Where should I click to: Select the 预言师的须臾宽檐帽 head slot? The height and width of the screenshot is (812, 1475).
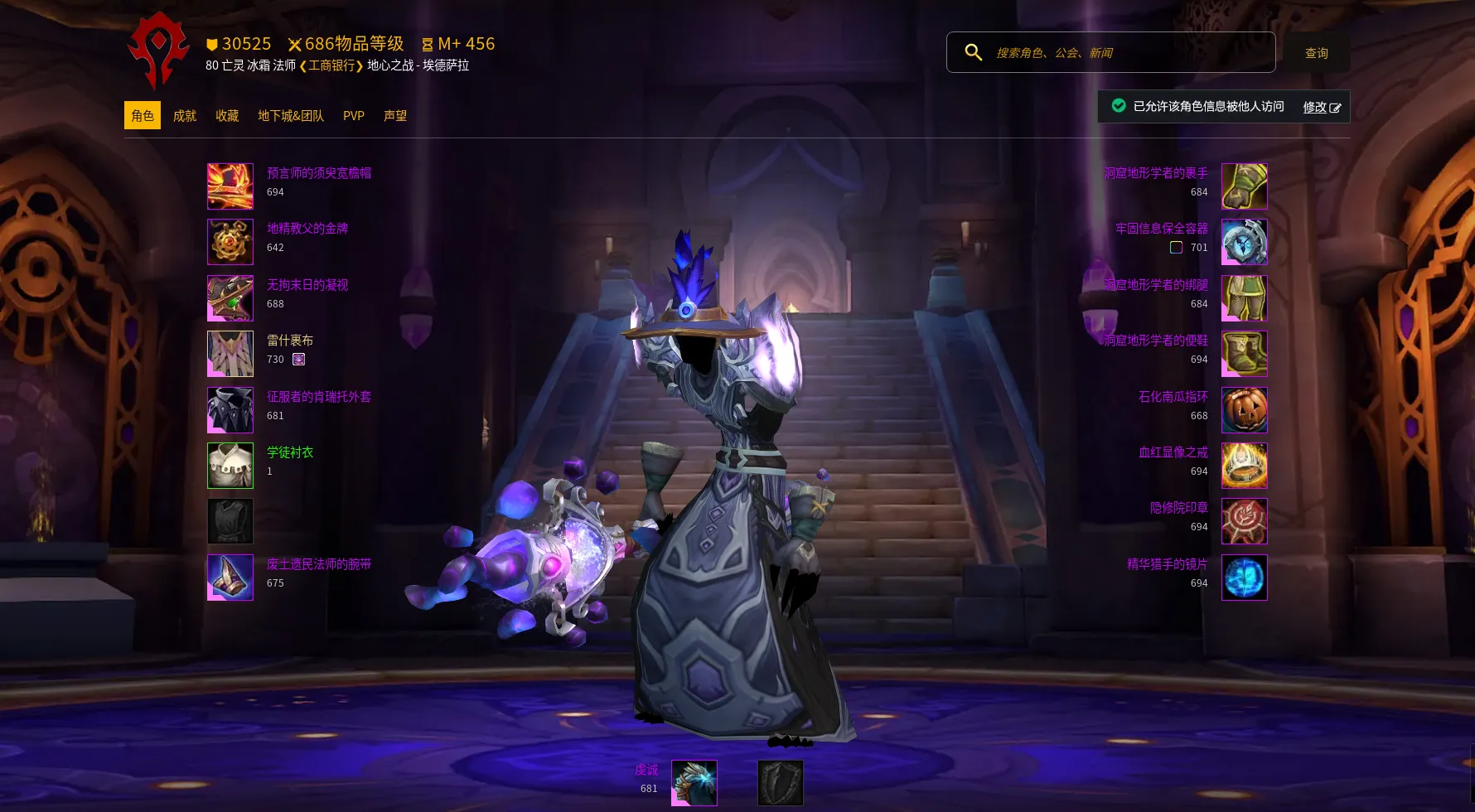coord(230,186)
